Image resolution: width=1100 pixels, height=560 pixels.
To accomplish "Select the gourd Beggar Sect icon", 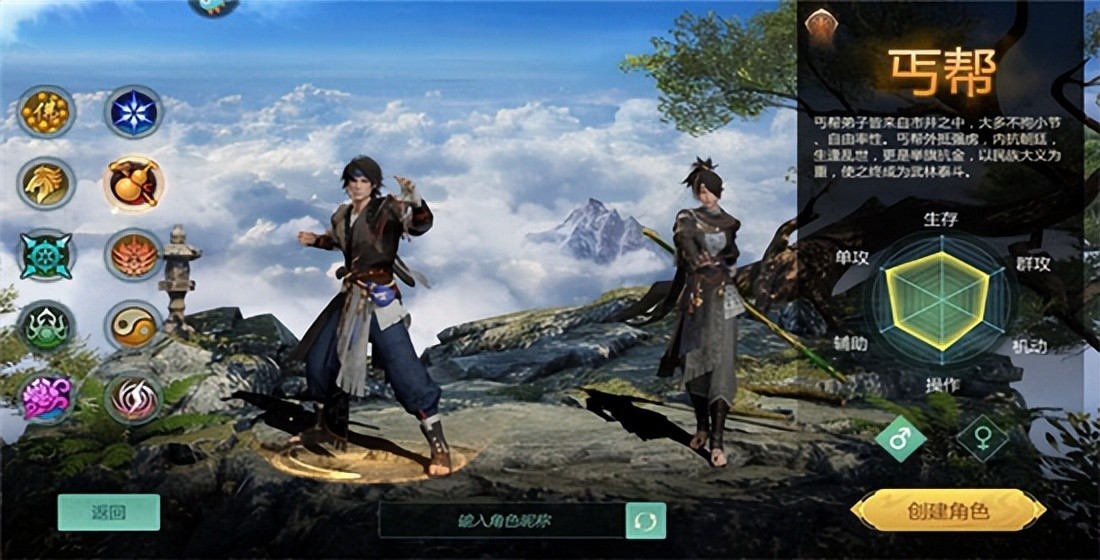I will pos(134,184).
